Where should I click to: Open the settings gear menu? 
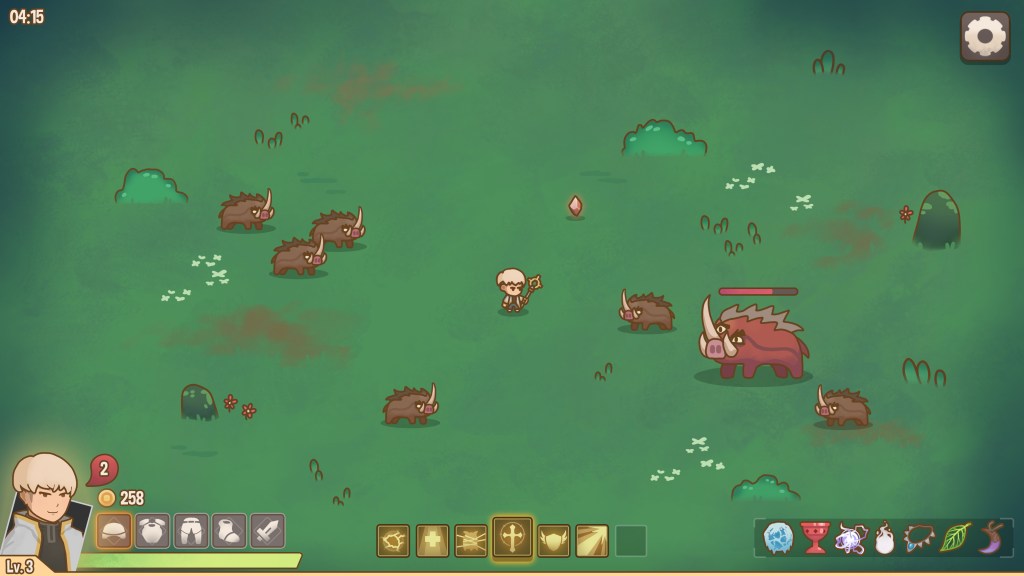984,37
